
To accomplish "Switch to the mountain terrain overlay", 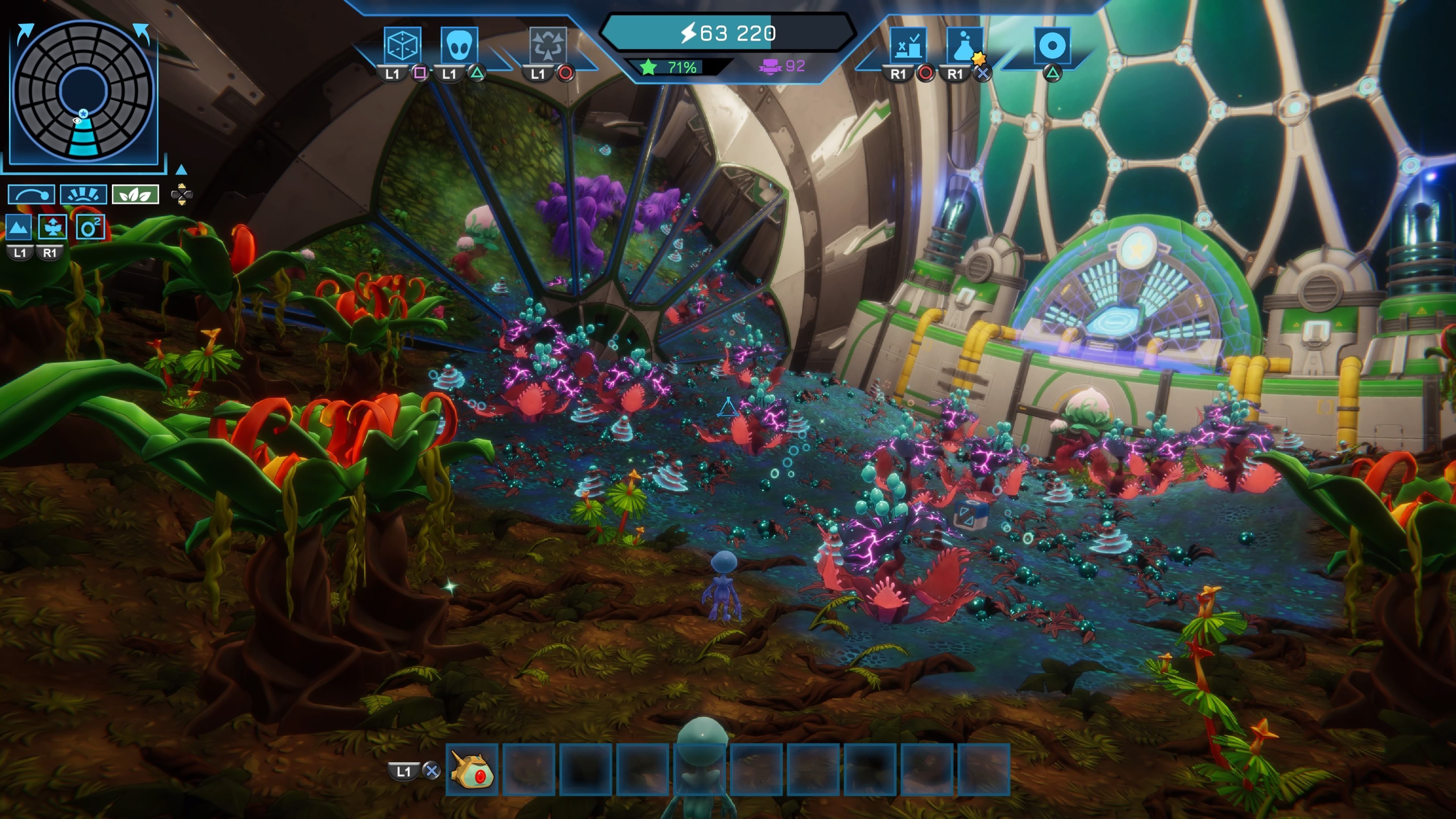I will tap(19, 228).
